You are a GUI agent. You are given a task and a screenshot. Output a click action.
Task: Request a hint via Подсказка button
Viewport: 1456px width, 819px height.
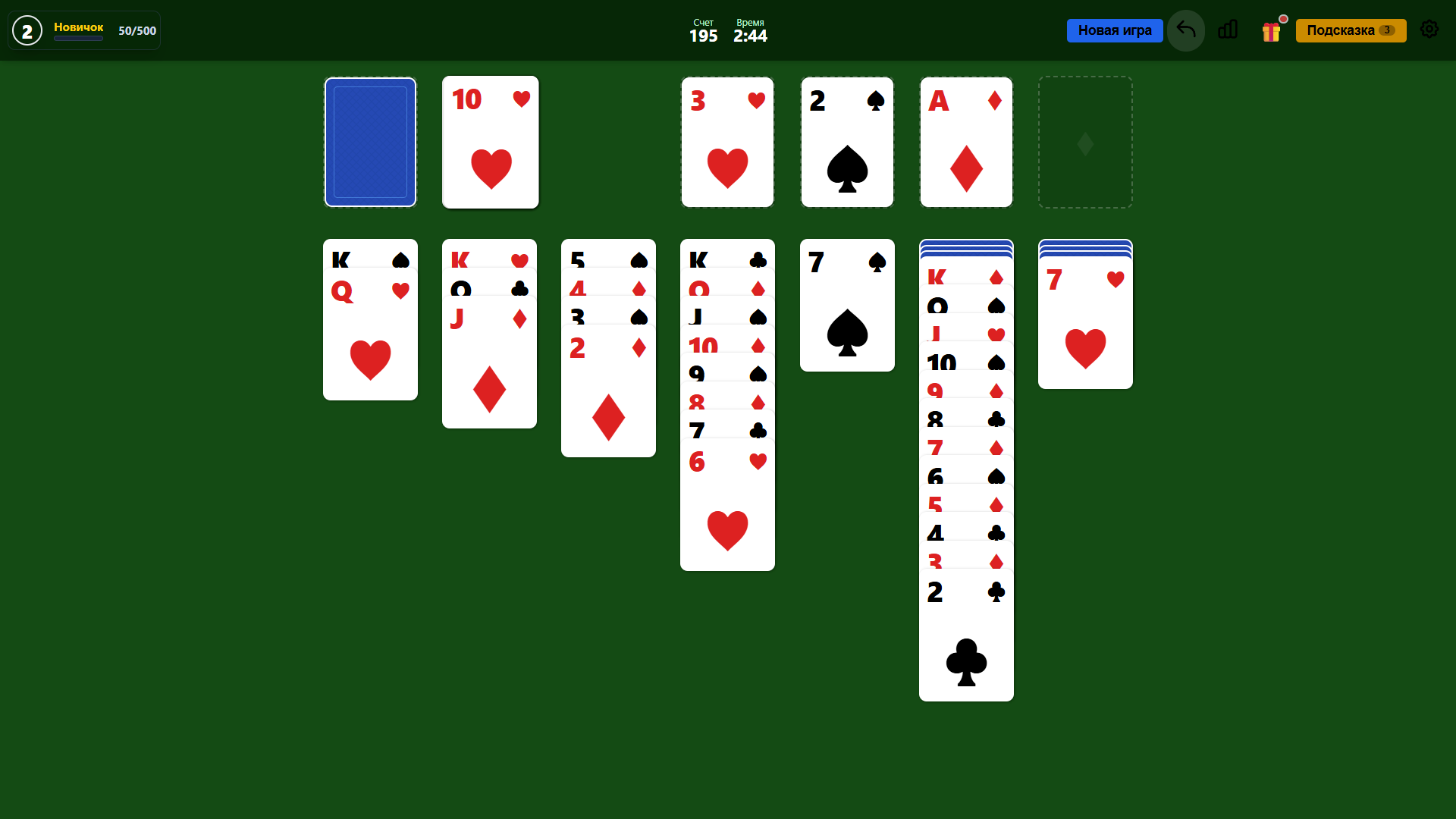pyautogui.click(x=1342, y=30)
